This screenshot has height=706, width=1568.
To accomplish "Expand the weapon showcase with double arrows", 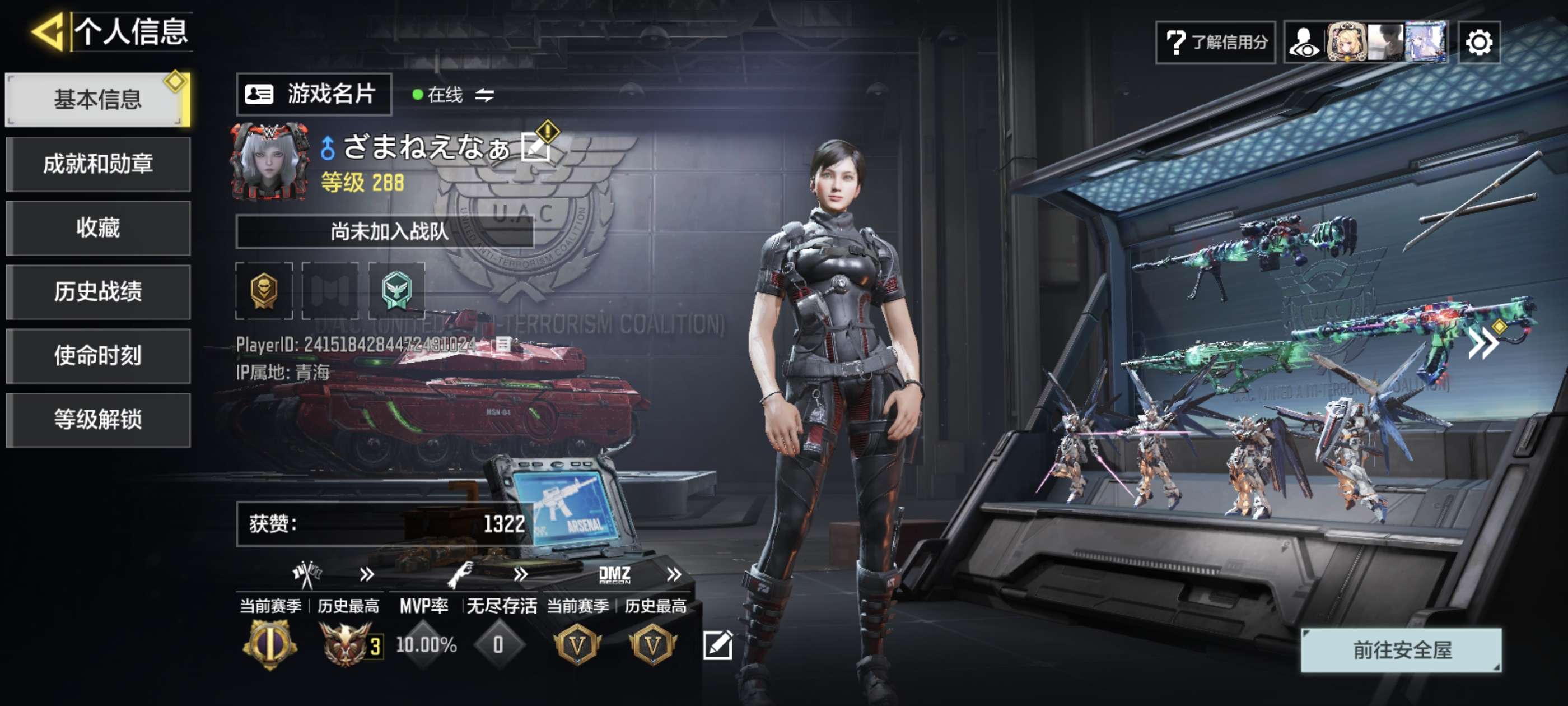I will [x=1483, y=345].
